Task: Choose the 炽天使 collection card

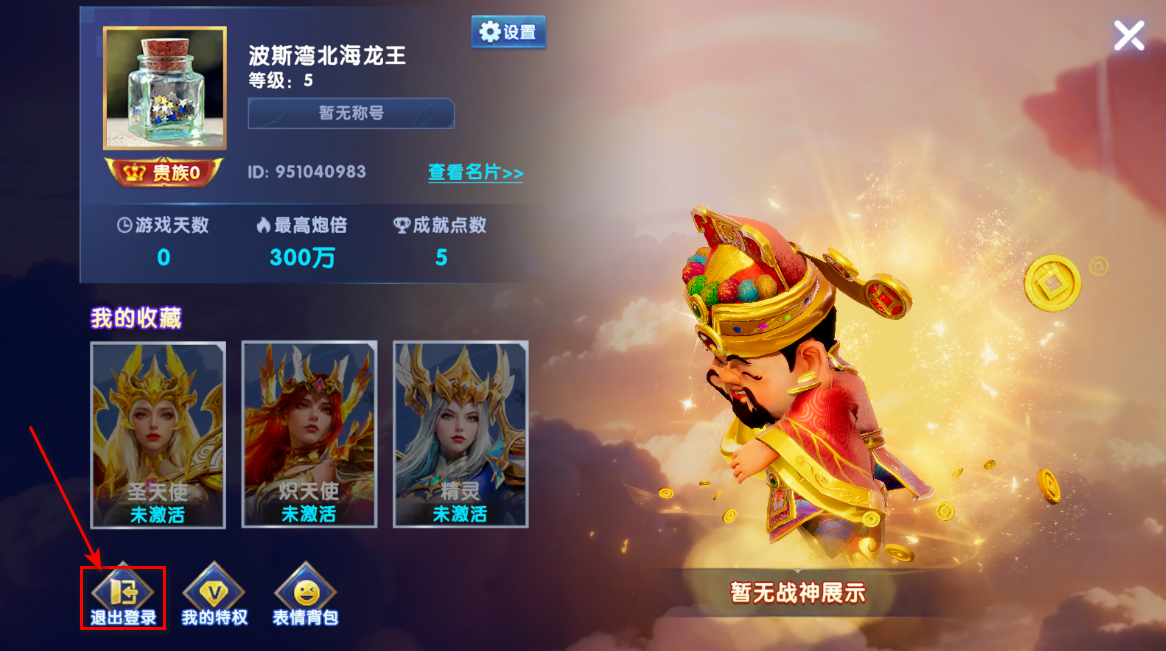Action: tap(309, 434)
